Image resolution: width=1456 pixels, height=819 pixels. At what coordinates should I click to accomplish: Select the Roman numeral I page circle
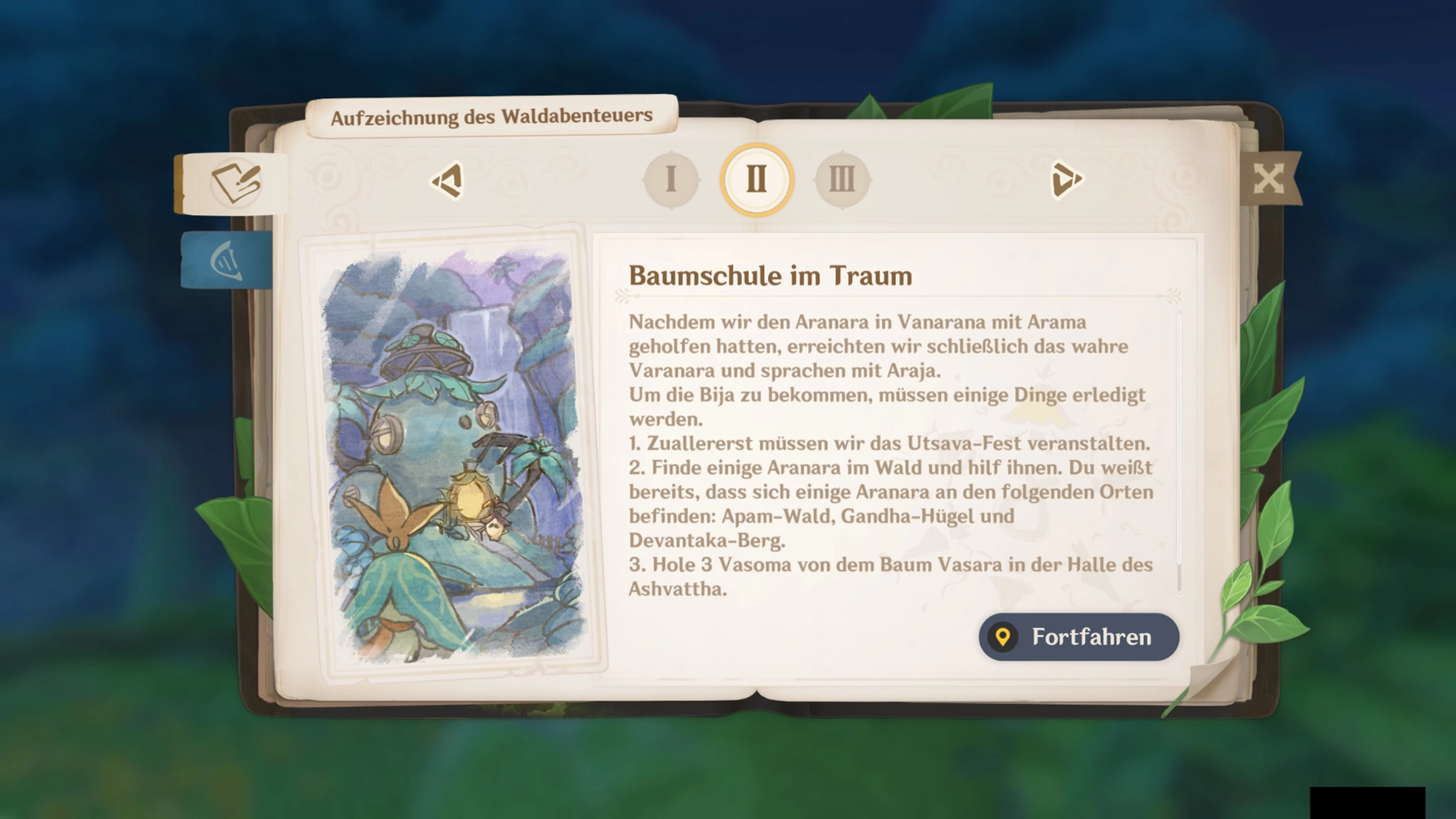coord(671,179)
